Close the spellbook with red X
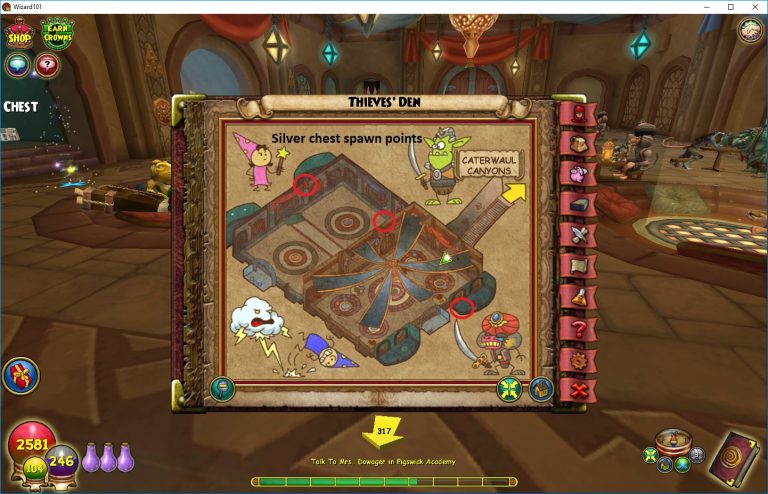This screenshot has height=494, width=768. click(577, 390)
